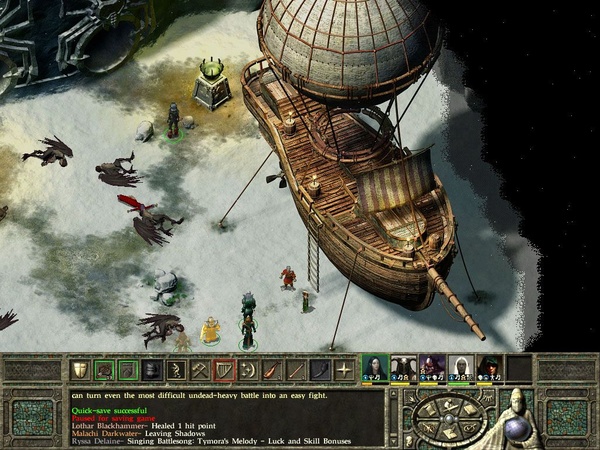
Task: Open the moon and stars spell button
Action: pos(247,370)
